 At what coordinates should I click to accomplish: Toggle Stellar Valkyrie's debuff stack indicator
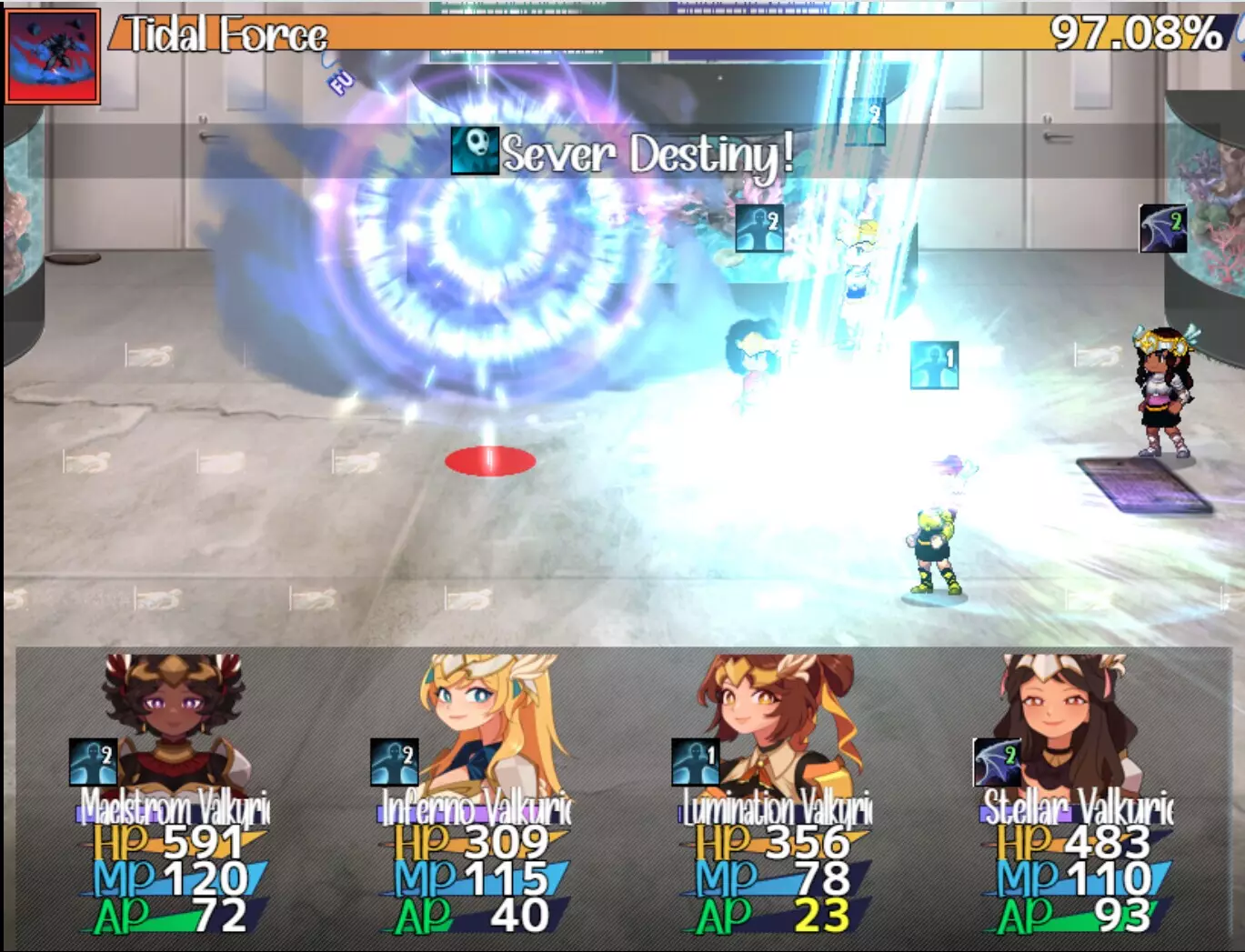[996, 764]
